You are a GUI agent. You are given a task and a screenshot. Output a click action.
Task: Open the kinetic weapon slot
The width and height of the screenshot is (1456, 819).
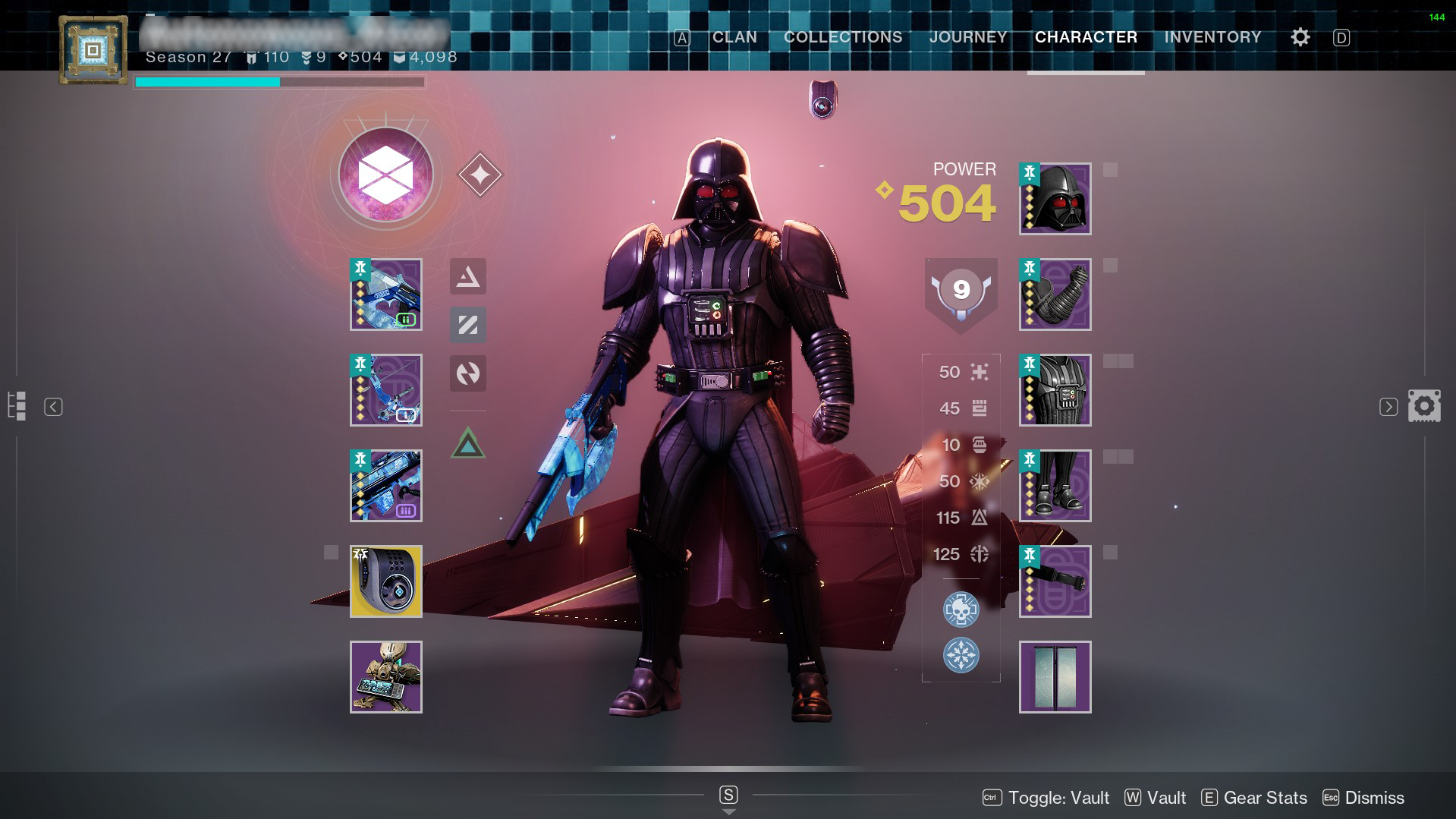(385, 295)
